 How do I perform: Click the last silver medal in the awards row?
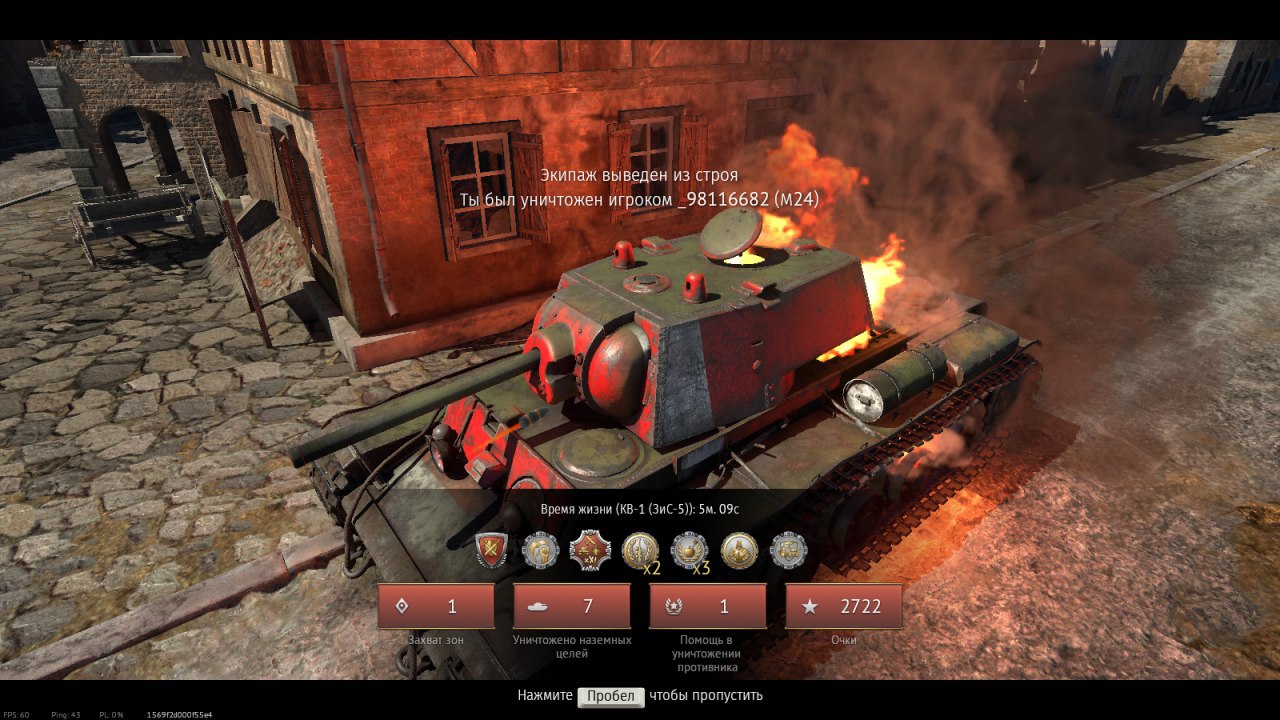[x=788, y=550]
